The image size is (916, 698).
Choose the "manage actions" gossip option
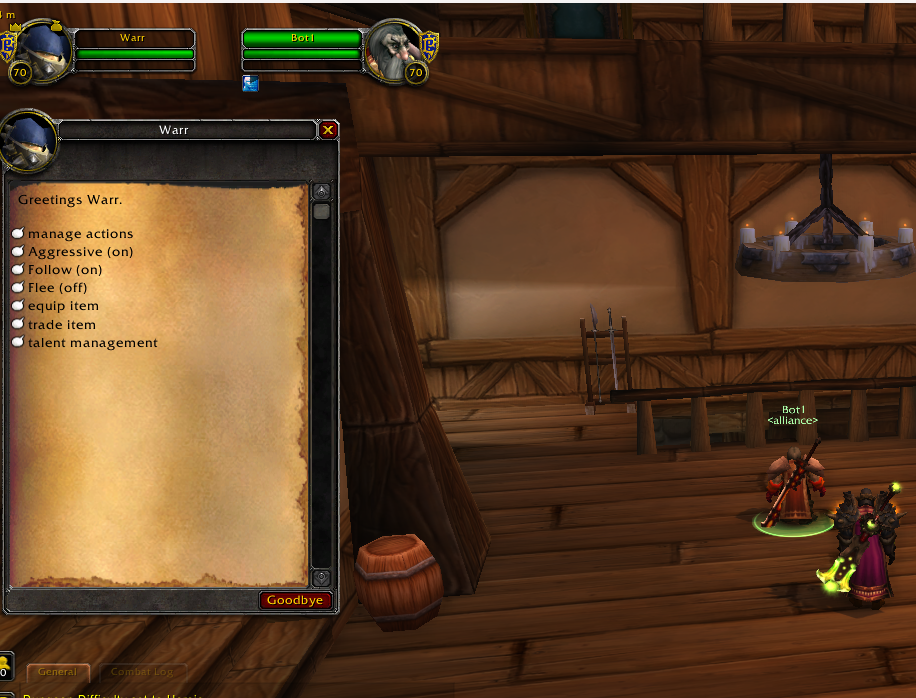80,234
